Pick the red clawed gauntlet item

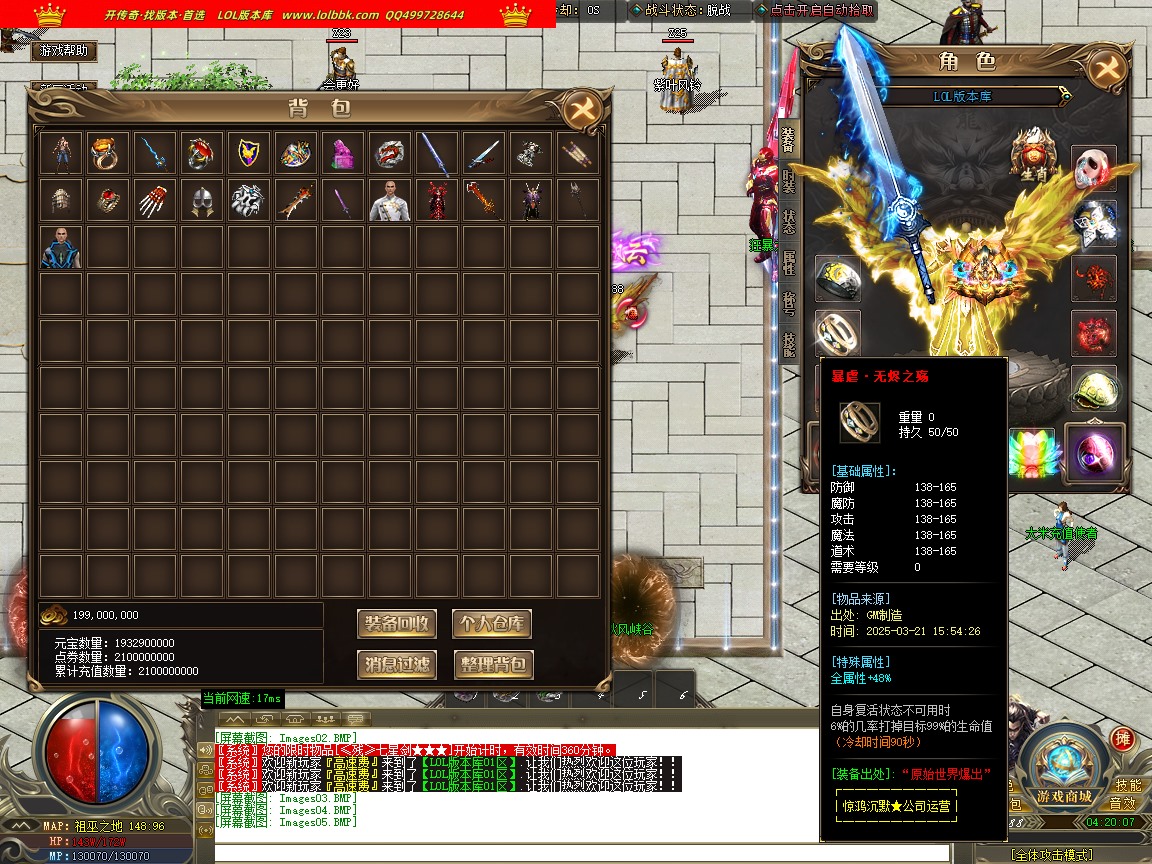[x=153, y=200]
